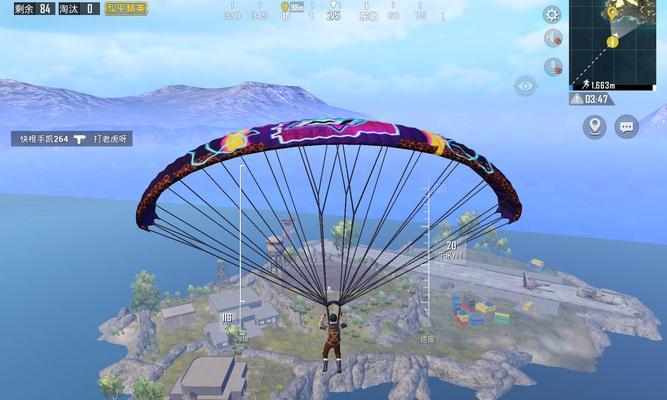Open the minimap
This screenshot has height=400, width=667.
click(x=618, y=40)
